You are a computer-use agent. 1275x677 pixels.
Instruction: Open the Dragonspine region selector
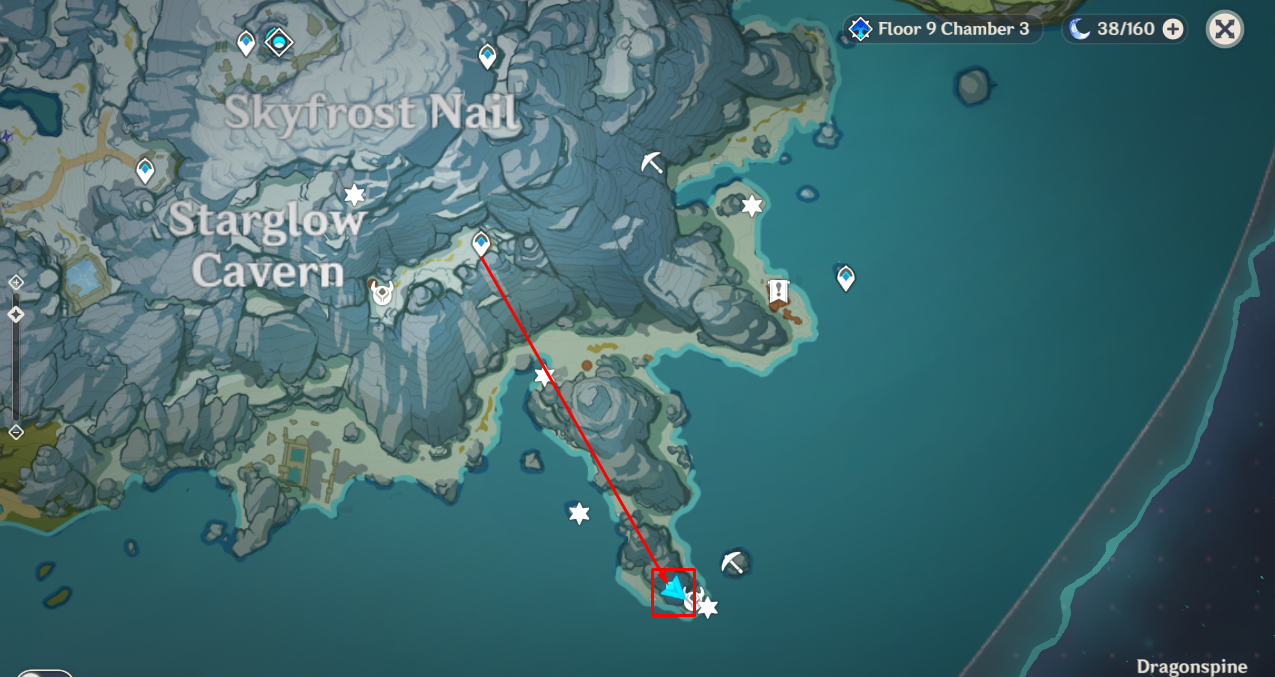[x=1191, y=666]
